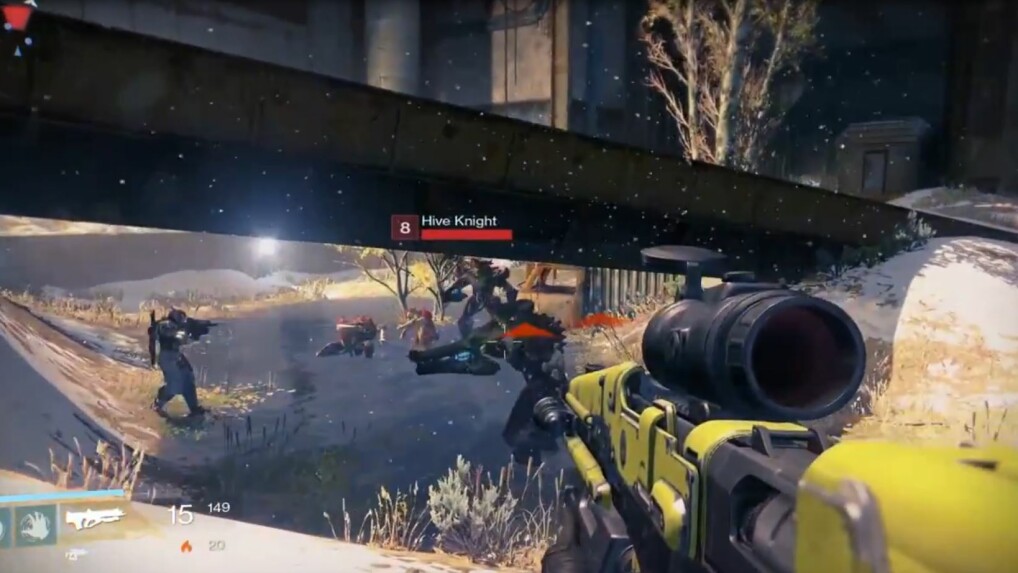Click the orange flame solar weapon icon
1018x573 pixels.
pyautogui.click(x=186, y=546)
